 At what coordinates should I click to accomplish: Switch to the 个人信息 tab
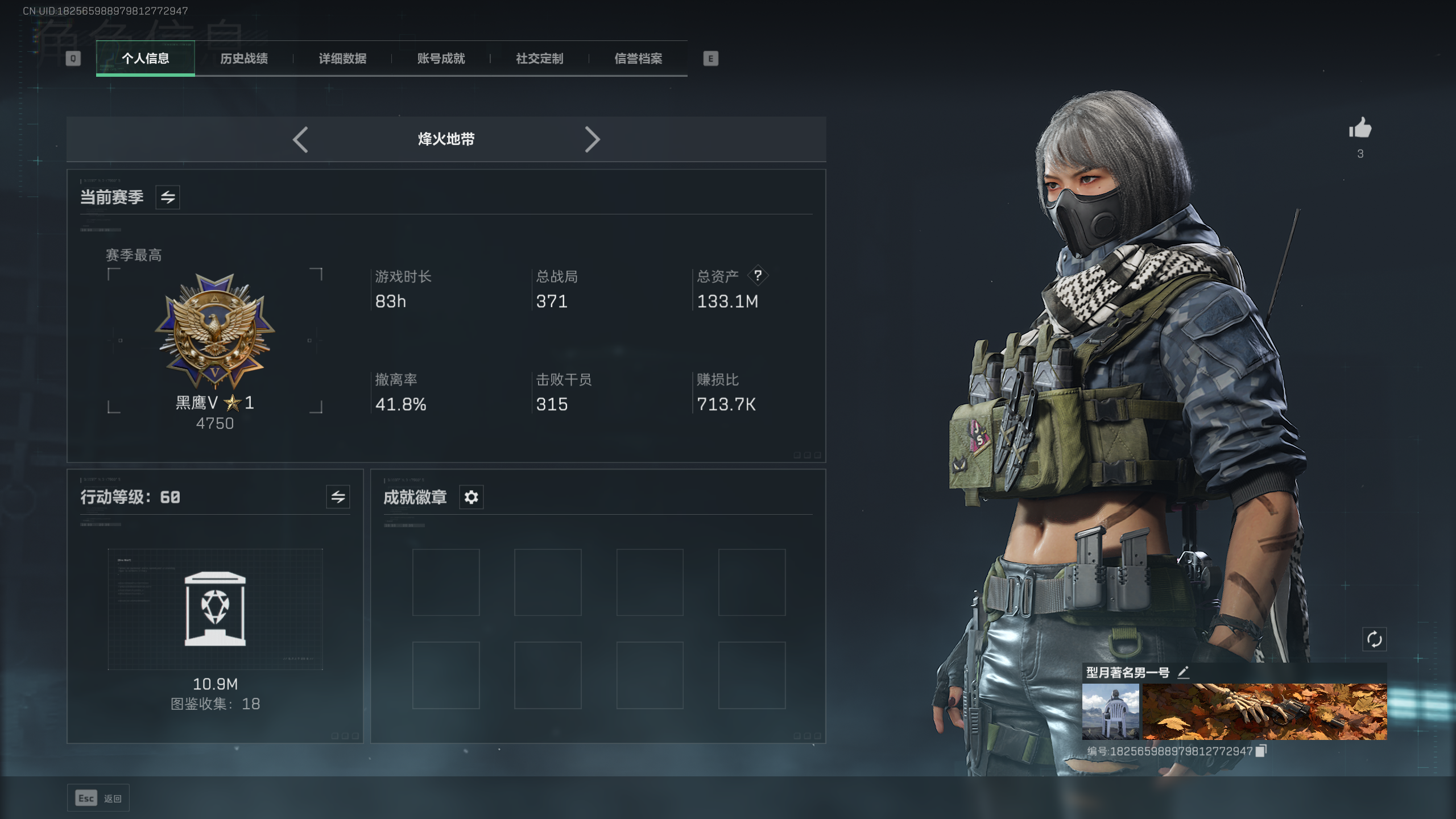146,59
